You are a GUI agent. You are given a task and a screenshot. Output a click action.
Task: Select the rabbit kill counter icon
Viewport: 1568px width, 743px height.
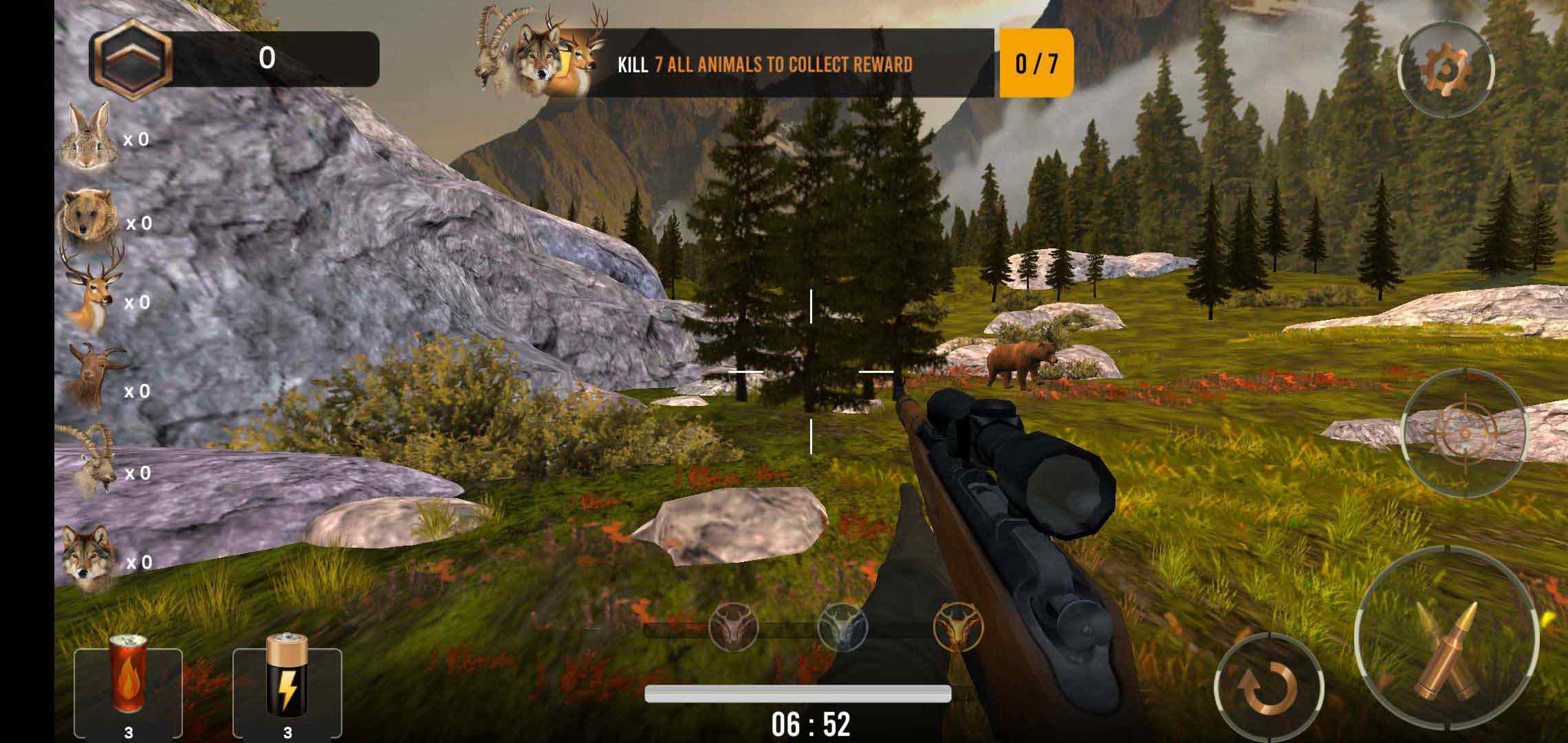point(86,136)
